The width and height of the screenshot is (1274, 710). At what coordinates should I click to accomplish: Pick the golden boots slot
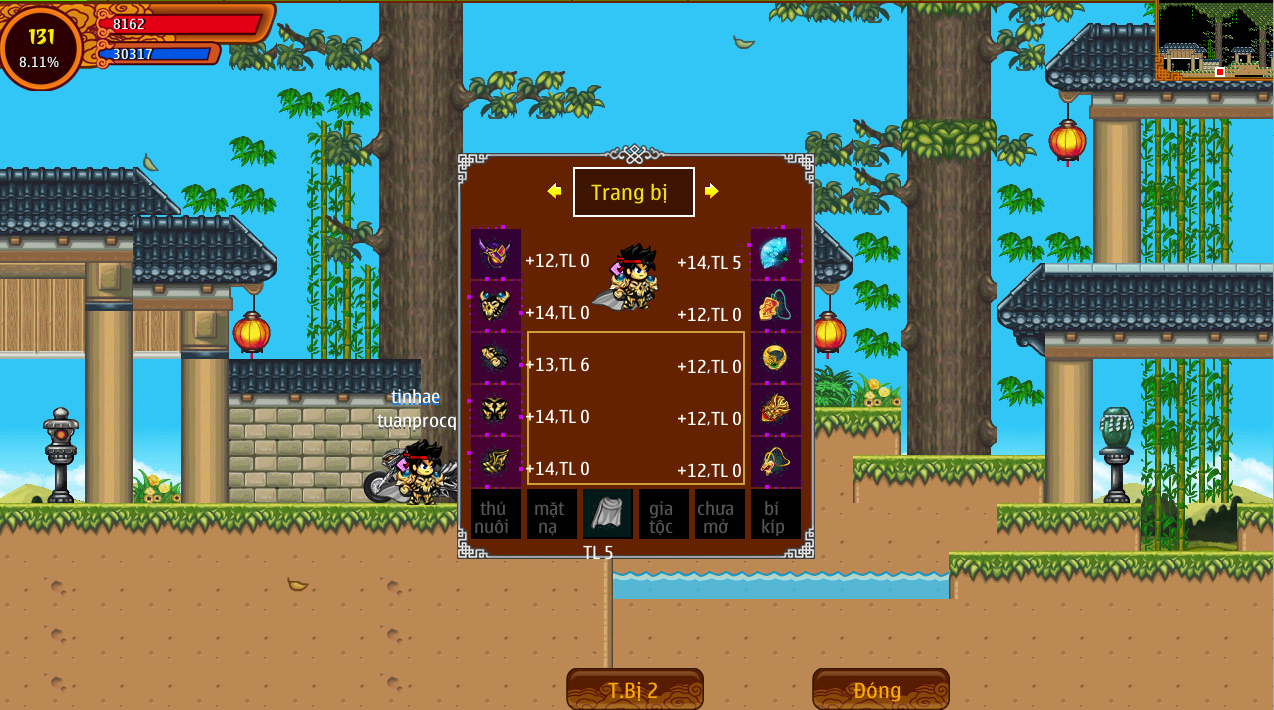tap(496, 462)
